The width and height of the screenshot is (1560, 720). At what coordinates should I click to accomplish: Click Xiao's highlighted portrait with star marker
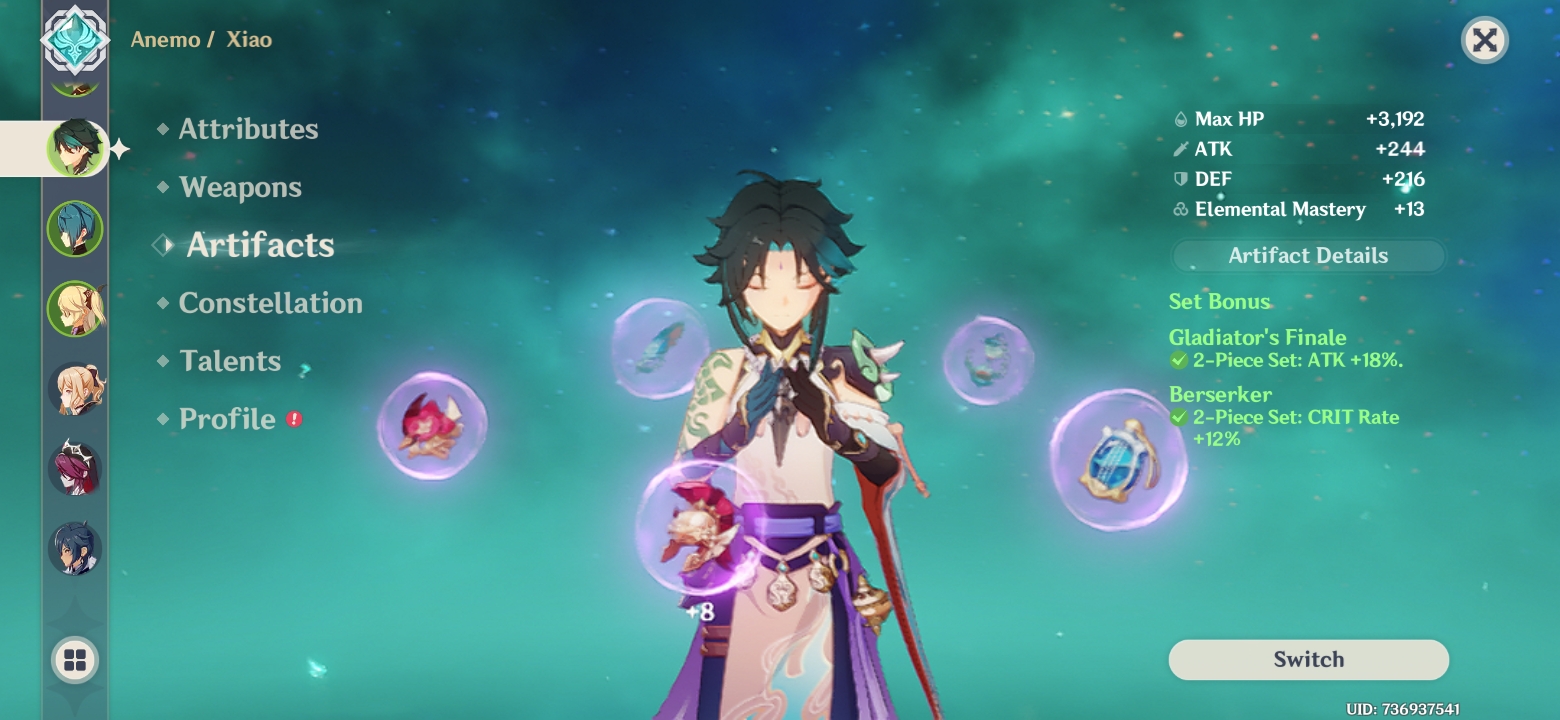[x=75, y=147]
